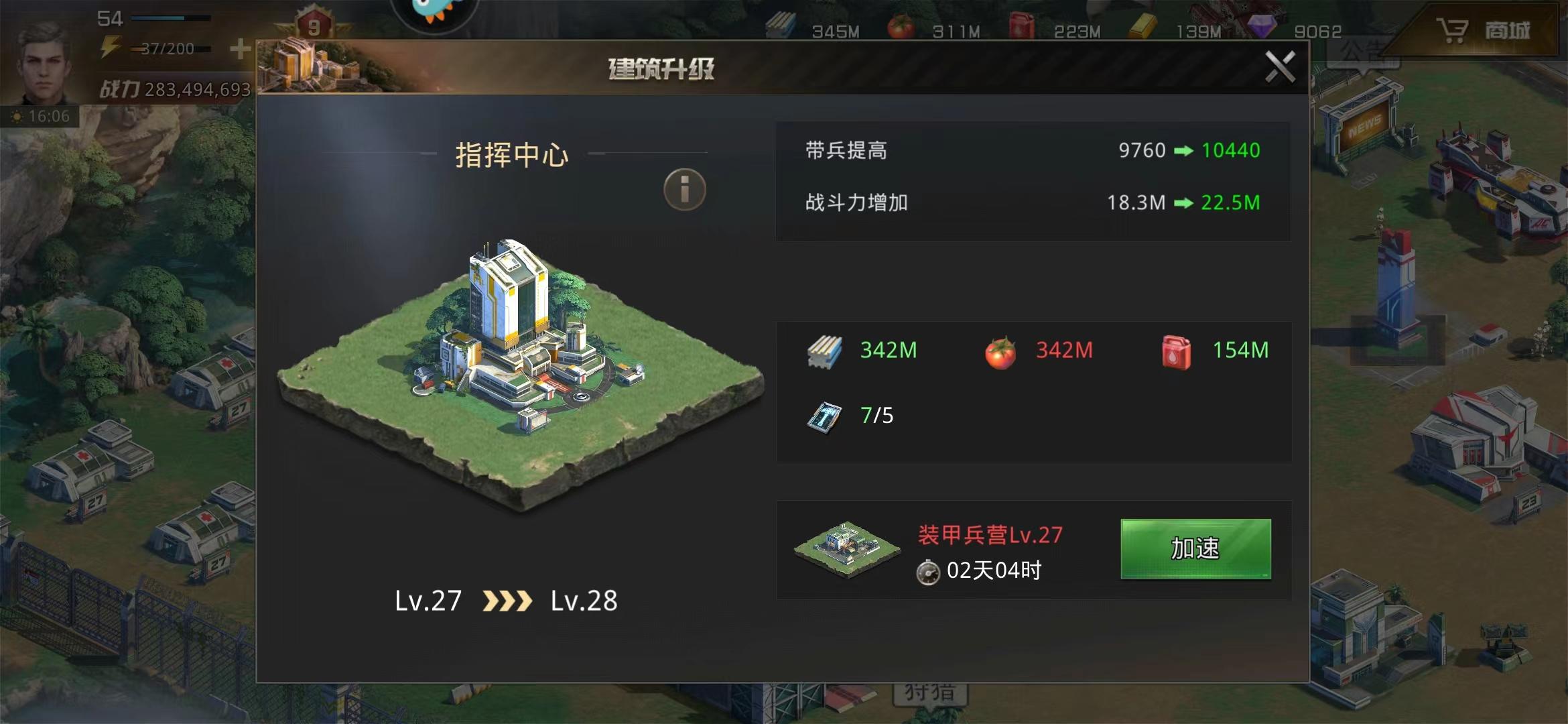Image resolution: width=1568 pixels, height=724 pixels.
Task: Open the command center info icon
Action: coord(684,190)
